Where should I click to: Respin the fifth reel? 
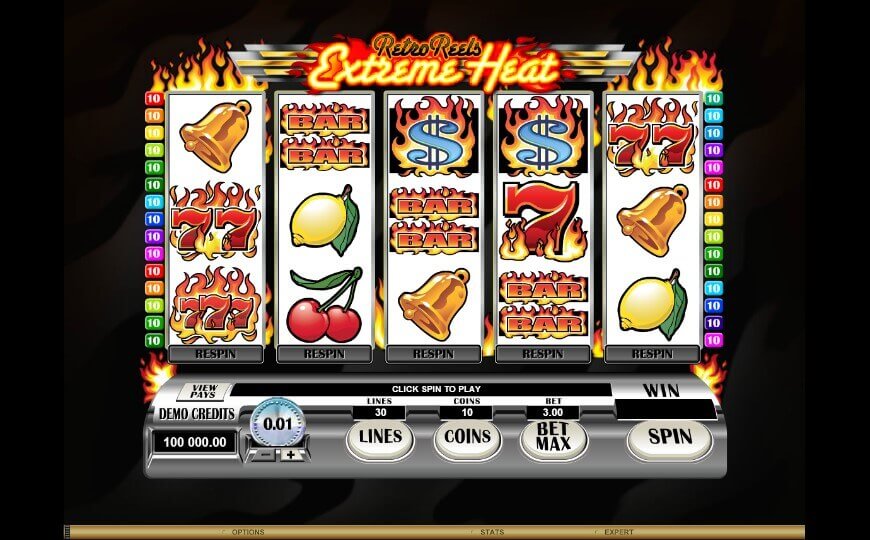point(651,353)
